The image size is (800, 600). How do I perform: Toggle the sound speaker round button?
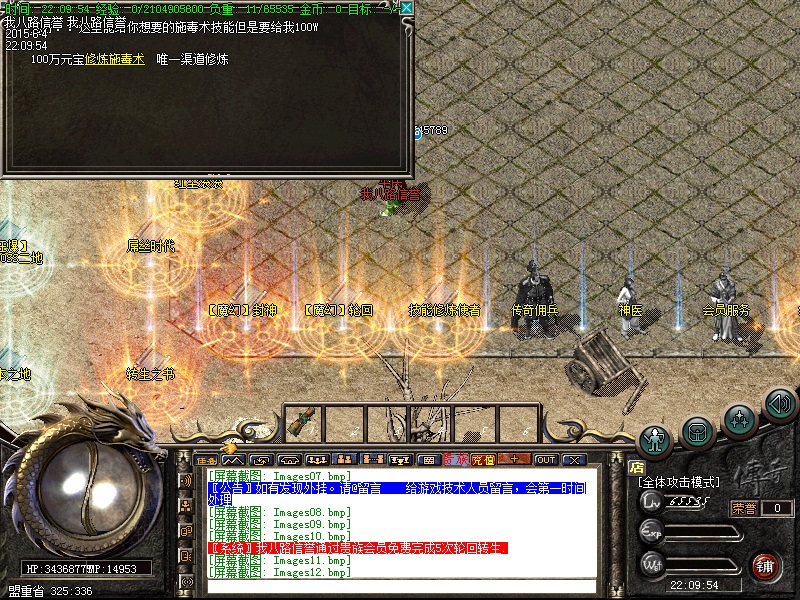coord(779,403)
